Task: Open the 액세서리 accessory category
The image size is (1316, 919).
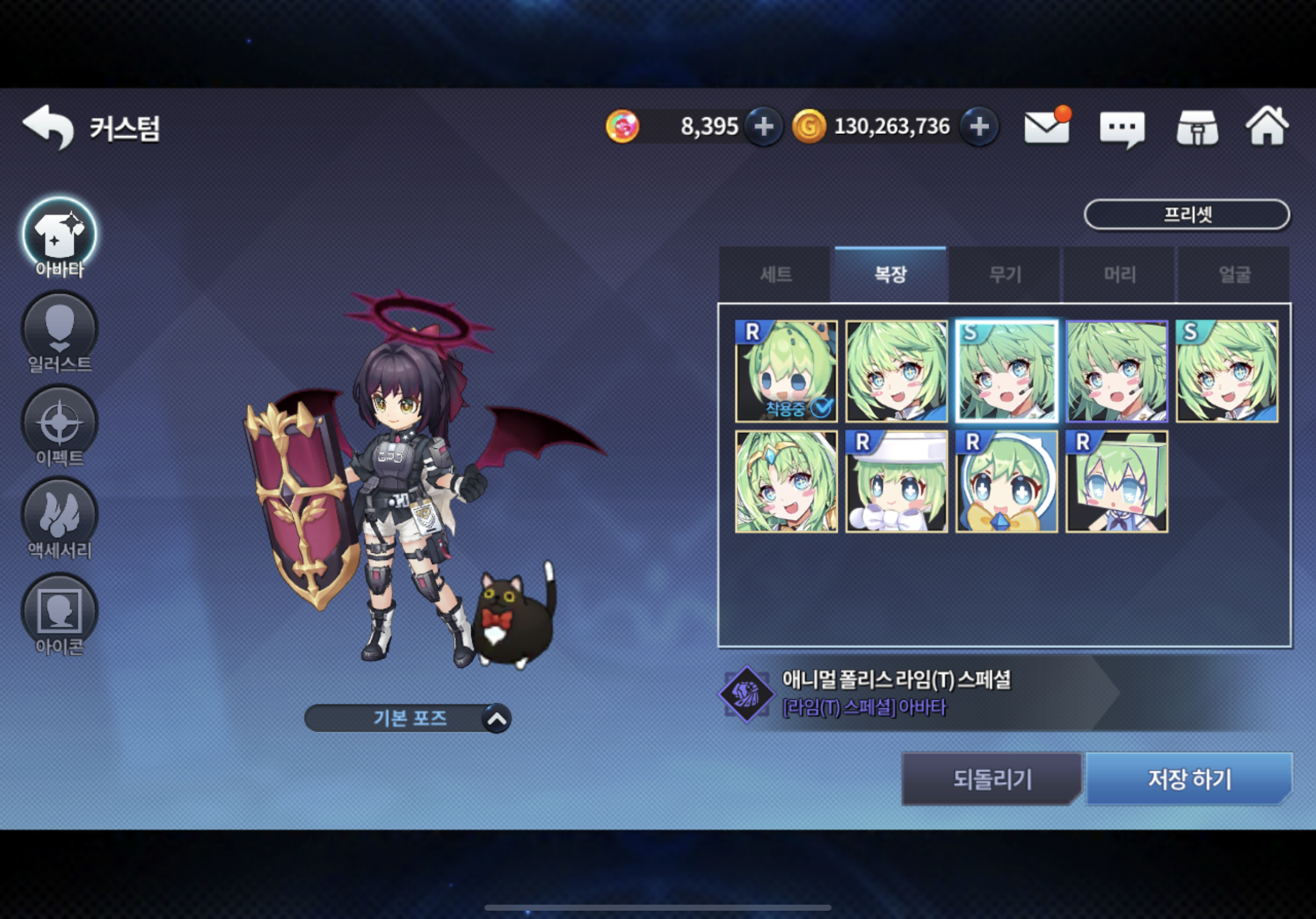Action: pyautogui.click(x=60, y=517)
